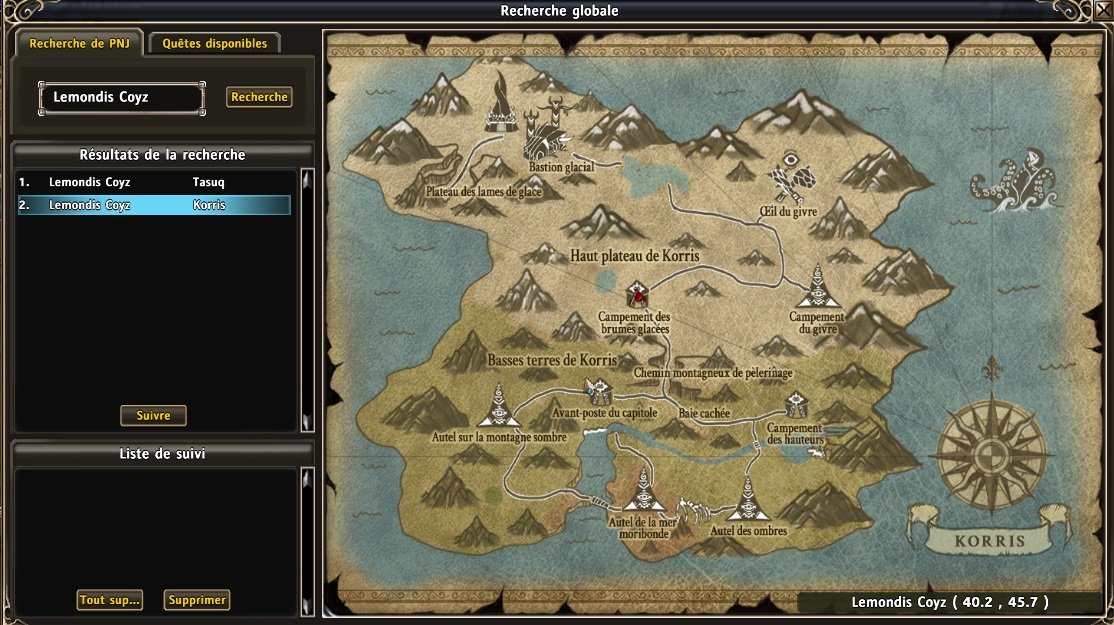Open the Quêtes disponibles tab
1114x625 pixels.
(x=215, y=44)
